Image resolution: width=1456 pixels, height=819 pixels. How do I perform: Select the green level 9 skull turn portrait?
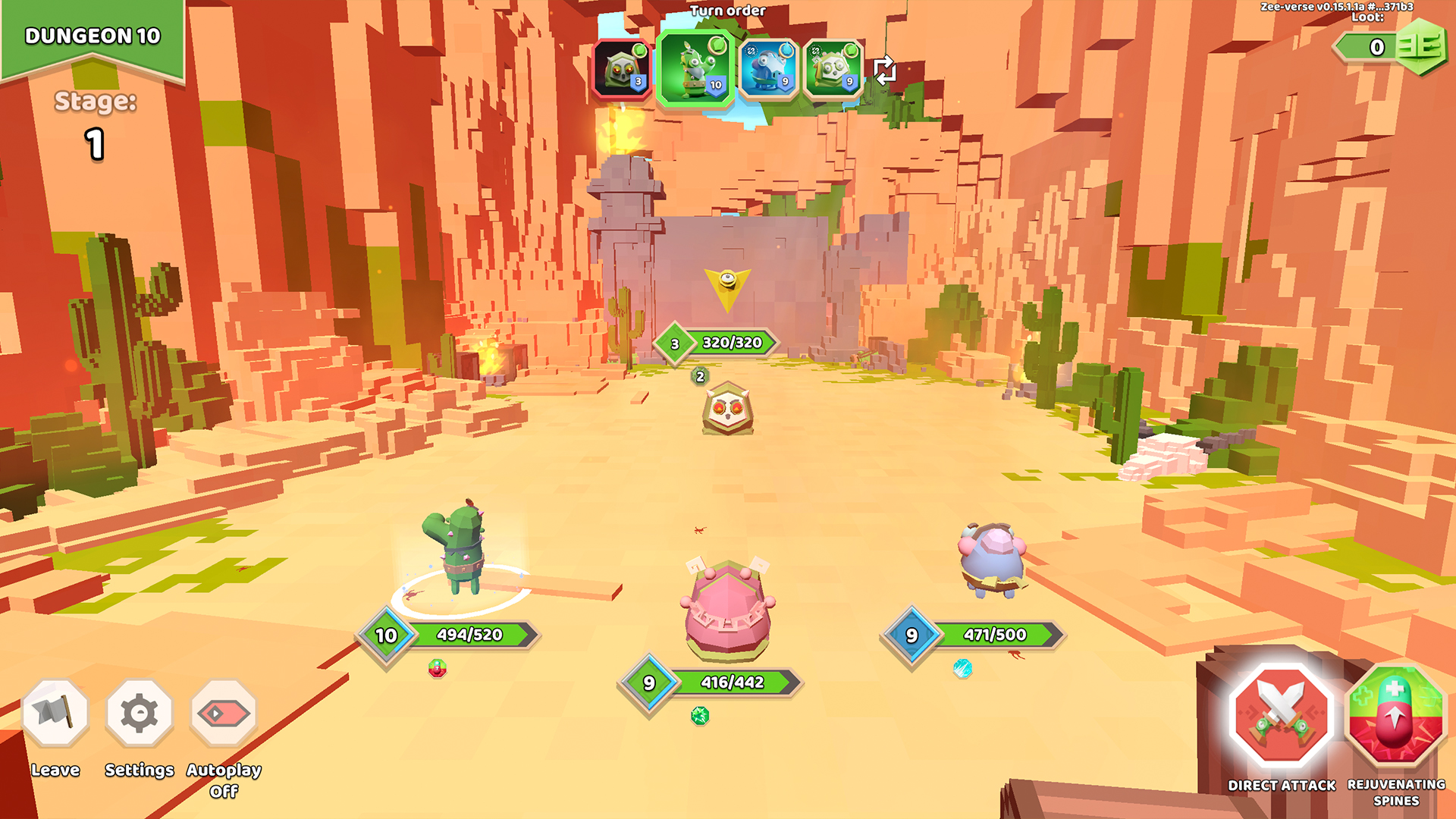click(x=833, y=70)
